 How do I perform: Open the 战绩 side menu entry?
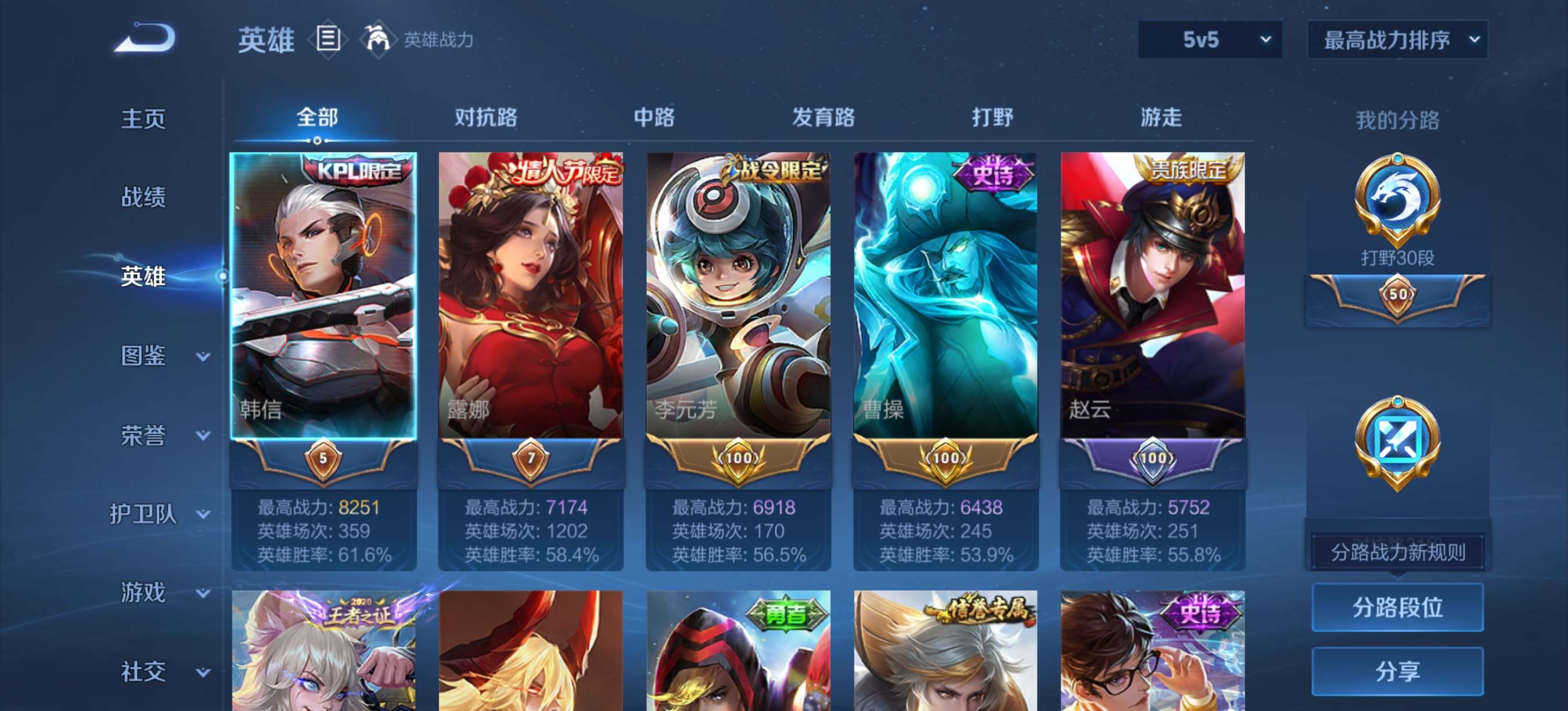pyautogui.click(x=143, y=198)
